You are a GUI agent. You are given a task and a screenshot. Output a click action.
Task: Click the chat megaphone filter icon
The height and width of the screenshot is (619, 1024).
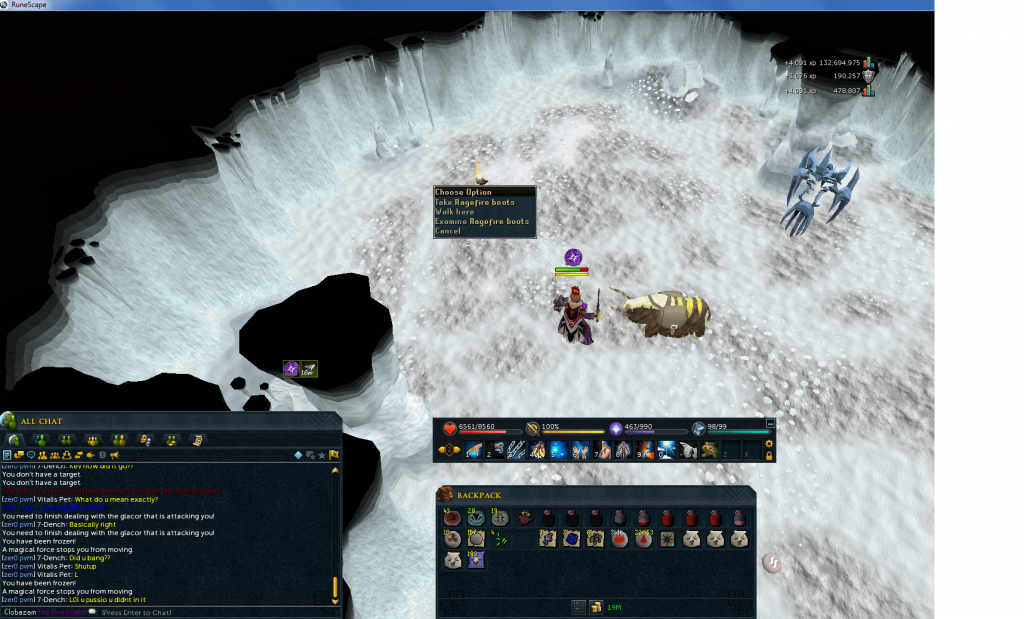(x=114, y=455)
